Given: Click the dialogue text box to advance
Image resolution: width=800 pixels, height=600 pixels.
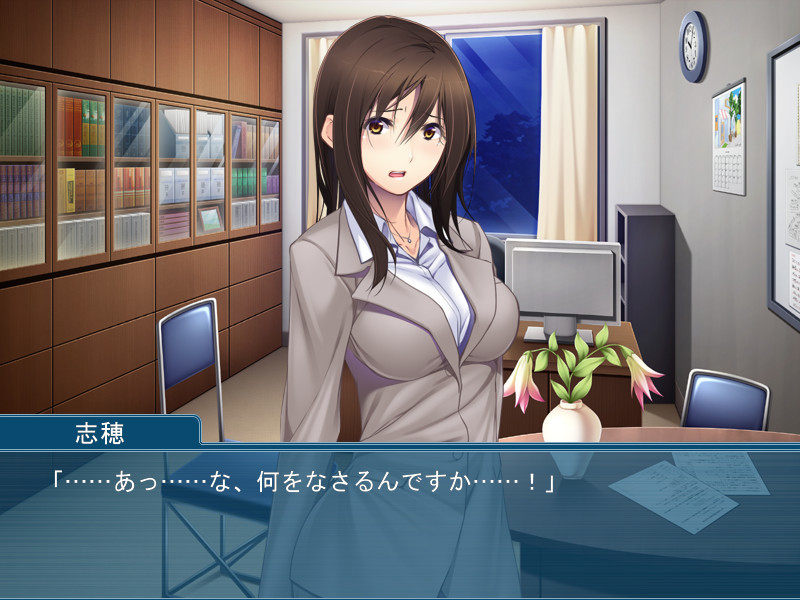Looking at the screenshot, I should point(400,522).
